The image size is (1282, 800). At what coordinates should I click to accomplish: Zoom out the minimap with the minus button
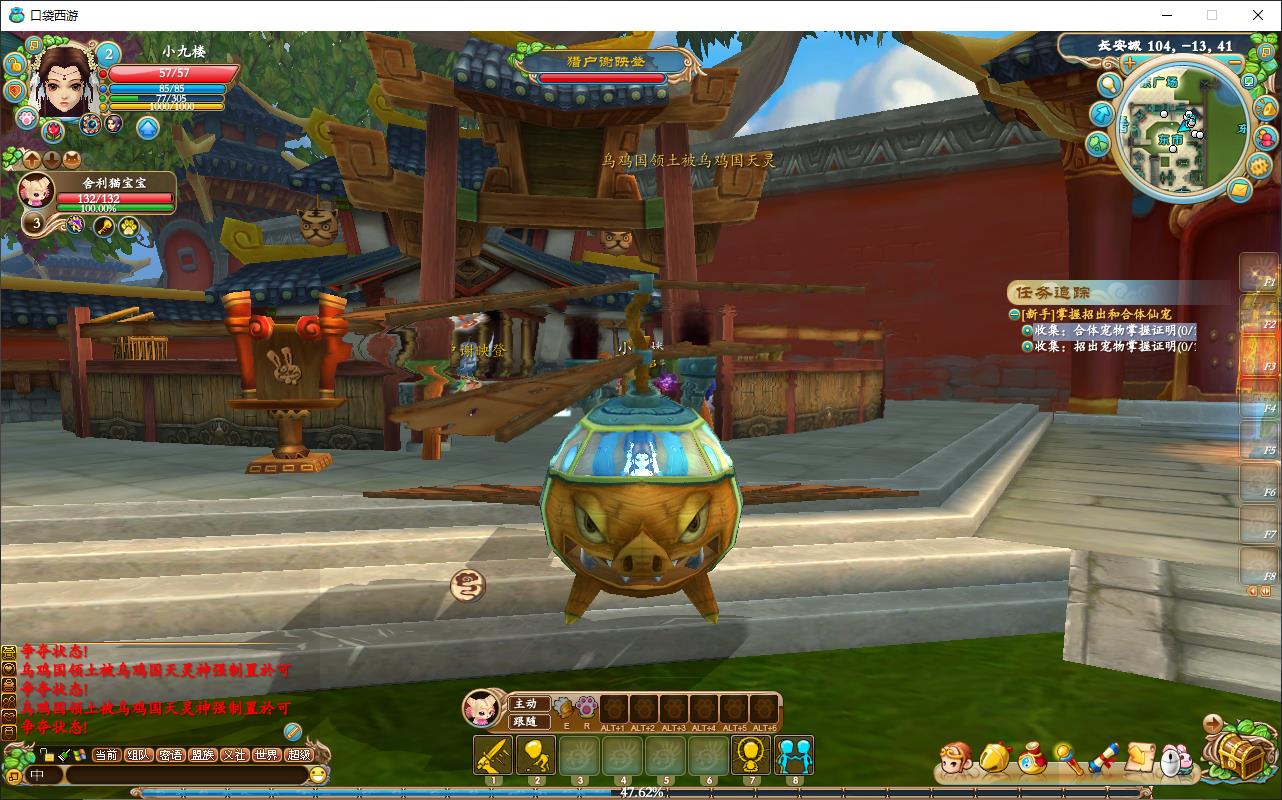pyautogui.click(x=1235, y=63)
